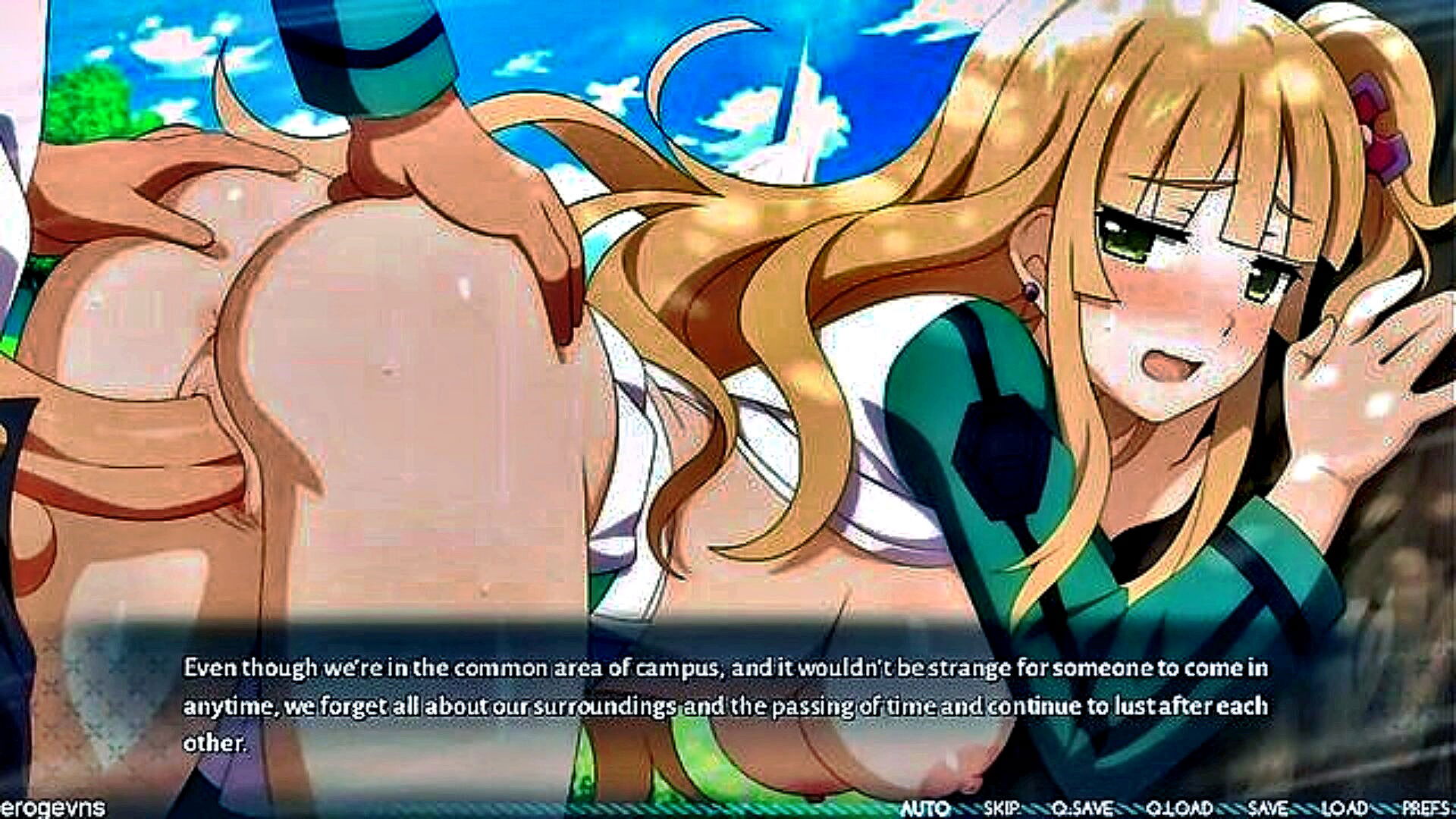Open the LOAD menu
This screenshot has width=1456, height=819.
(1345, 808)
